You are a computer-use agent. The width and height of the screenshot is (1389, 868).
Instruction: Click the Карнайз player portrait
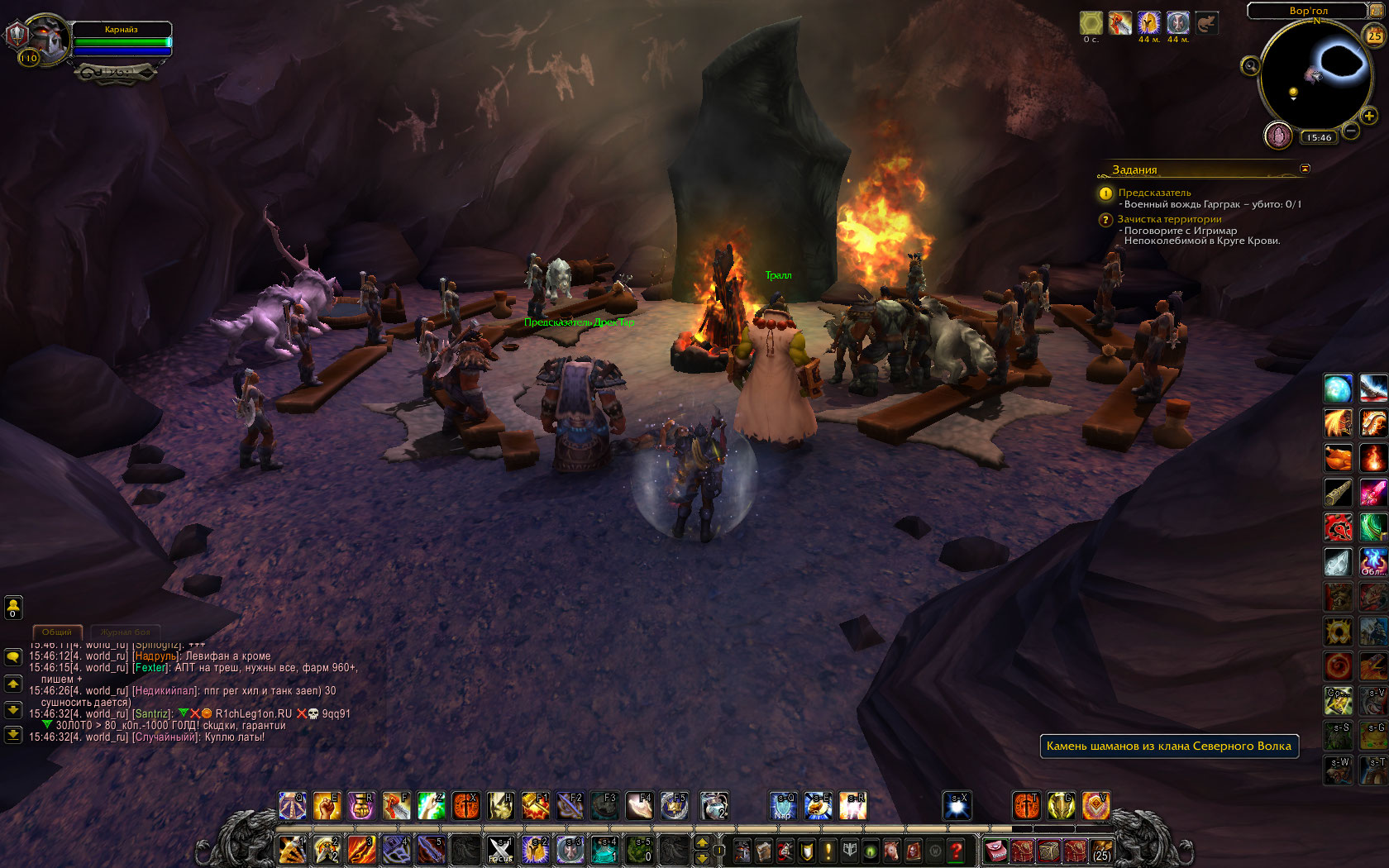45,39
